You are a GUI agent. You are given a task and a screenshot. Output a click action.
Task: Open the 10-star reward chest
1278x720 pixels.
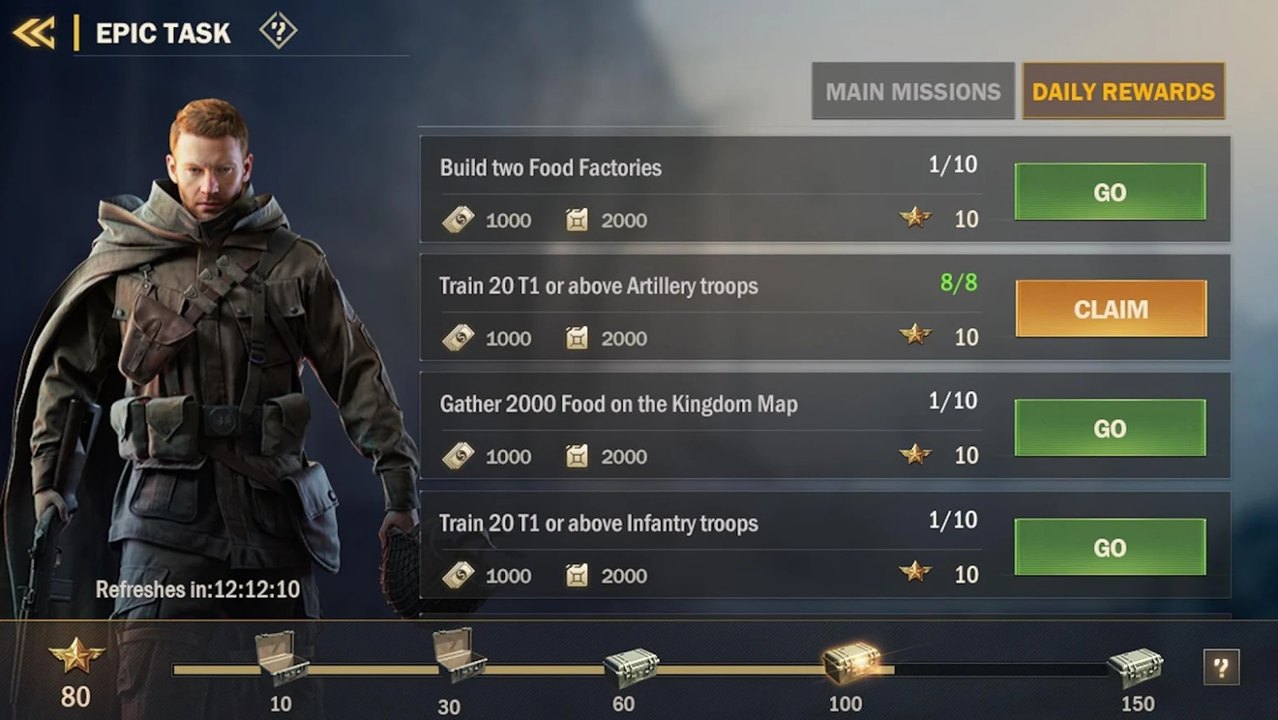pyautogui.click(x=281, y=658)
